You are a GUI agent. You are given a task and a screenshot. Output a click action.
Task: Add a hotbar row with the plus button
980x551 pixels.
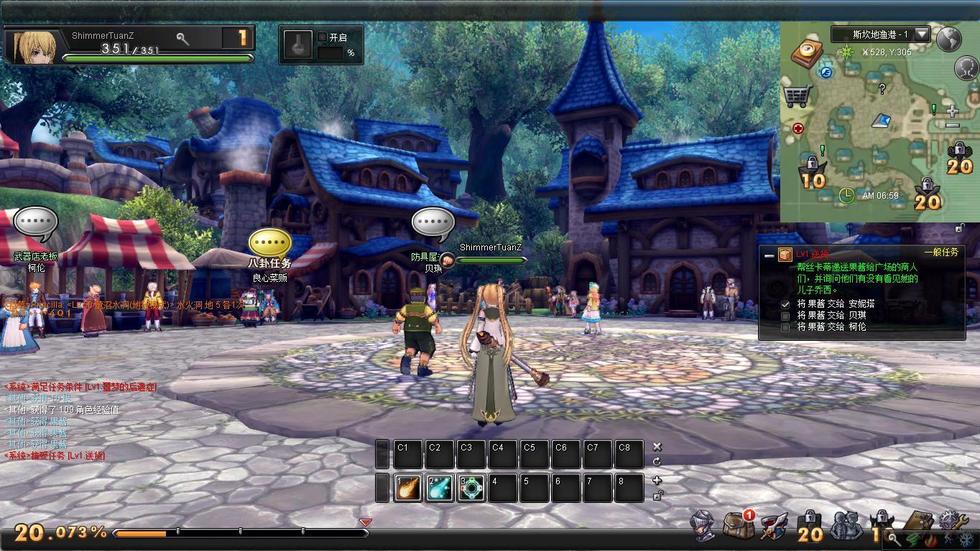click(x=657, y=480)
